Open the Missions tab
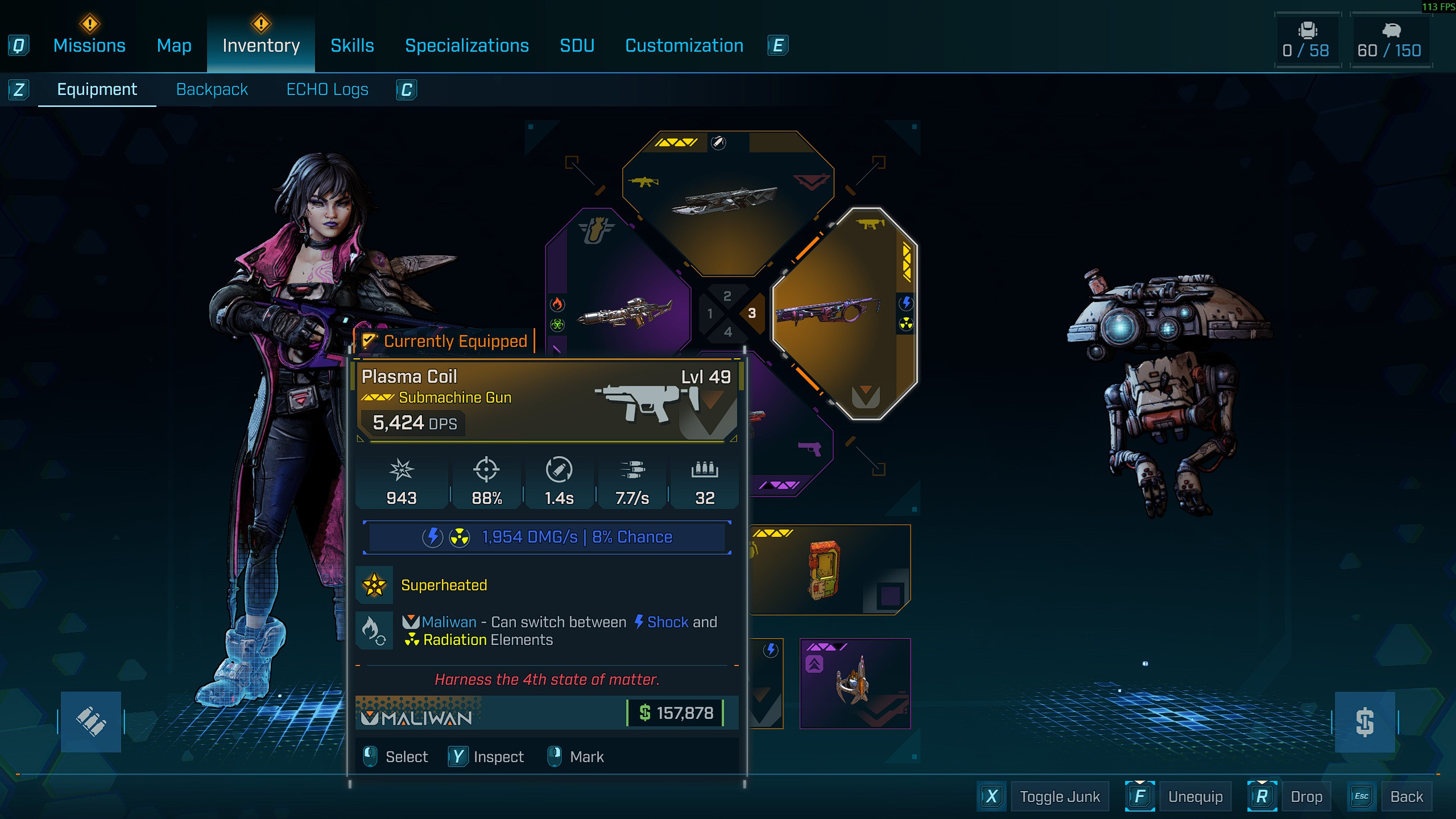The image size is (1456, 819). tap(89, 45)
